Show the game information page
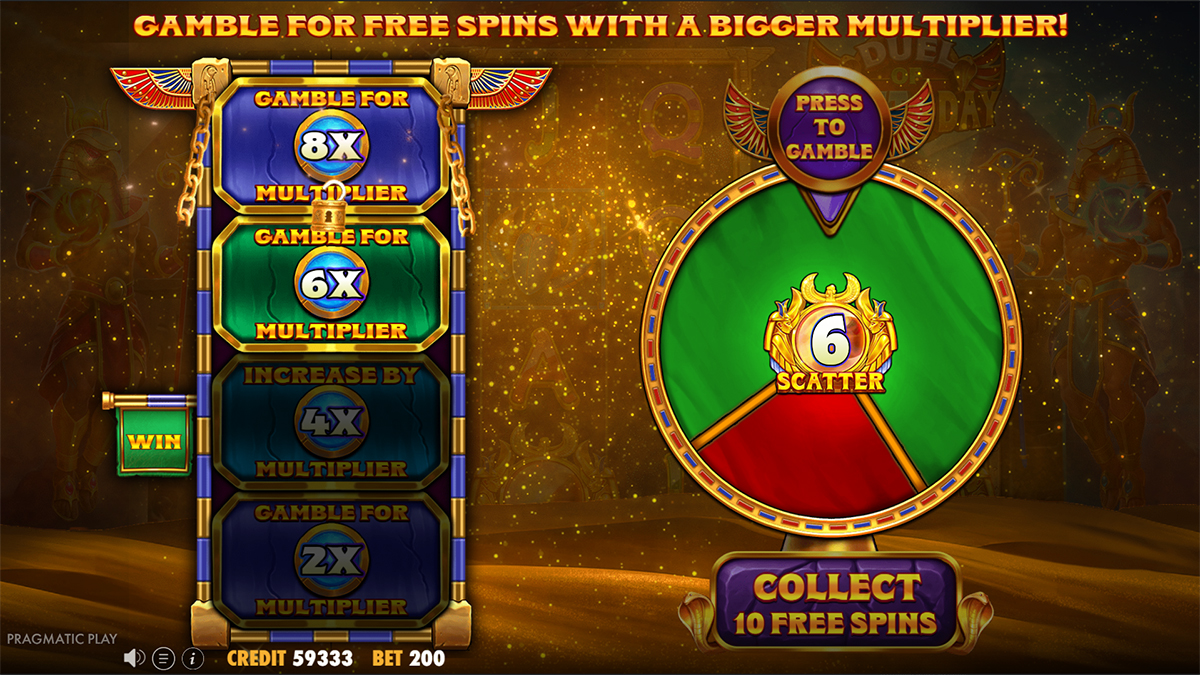The height and width of the screenshot is (675, 1200). pos(193,658)
